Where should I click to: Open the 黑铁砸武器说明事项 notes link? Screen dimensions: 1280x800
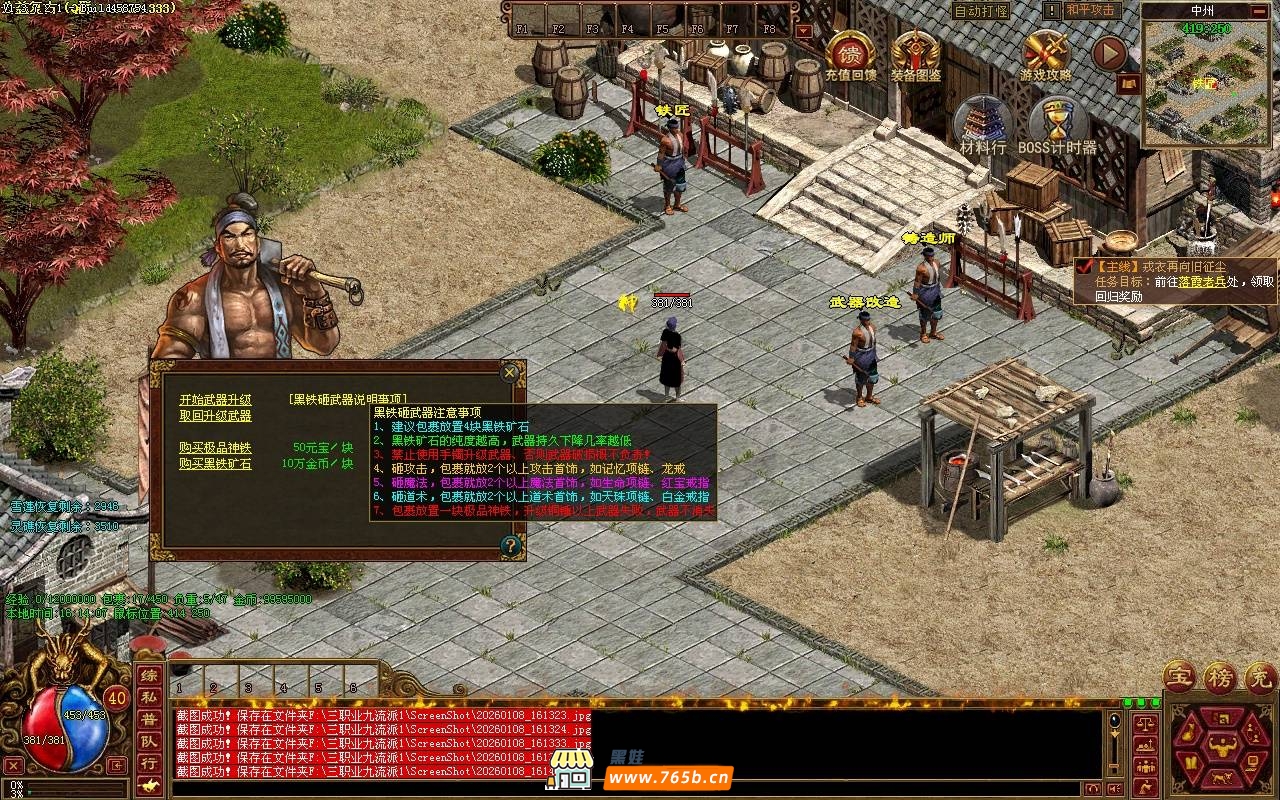click(347, 399)
